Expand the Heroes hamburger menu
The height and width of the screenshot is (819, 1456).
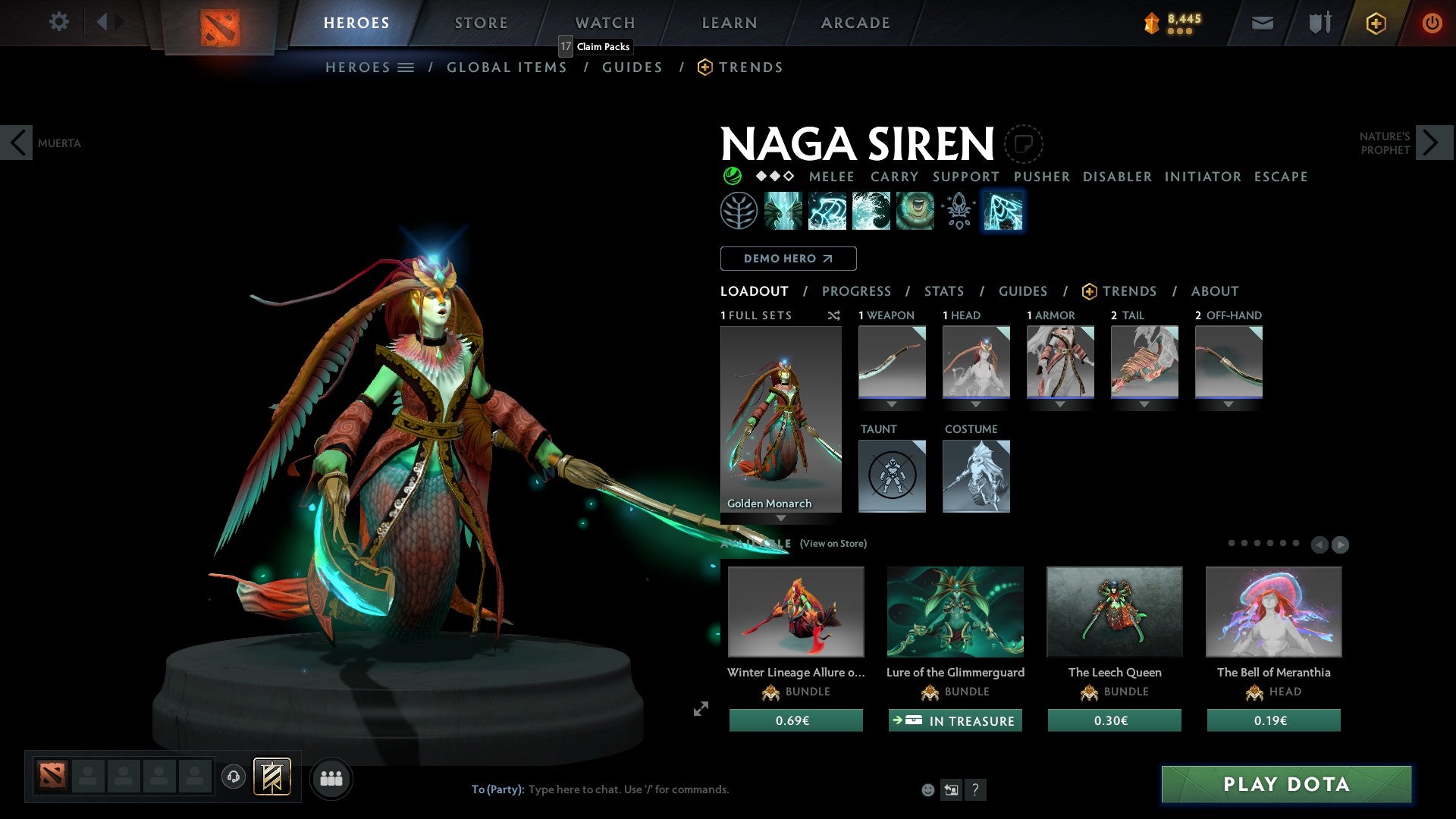(407, 67)
